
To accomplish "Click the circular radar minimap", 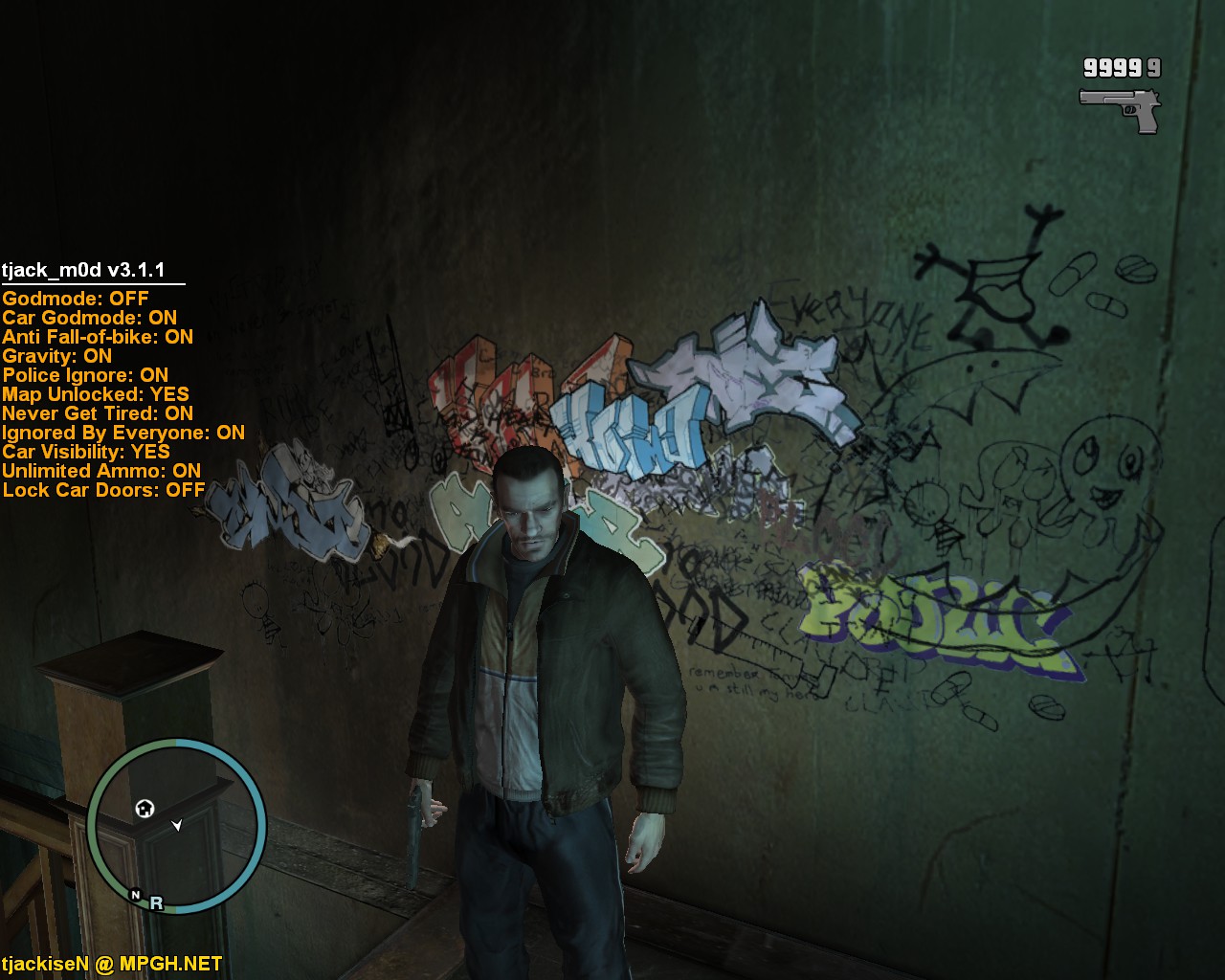I will click(x=177, y=827).
